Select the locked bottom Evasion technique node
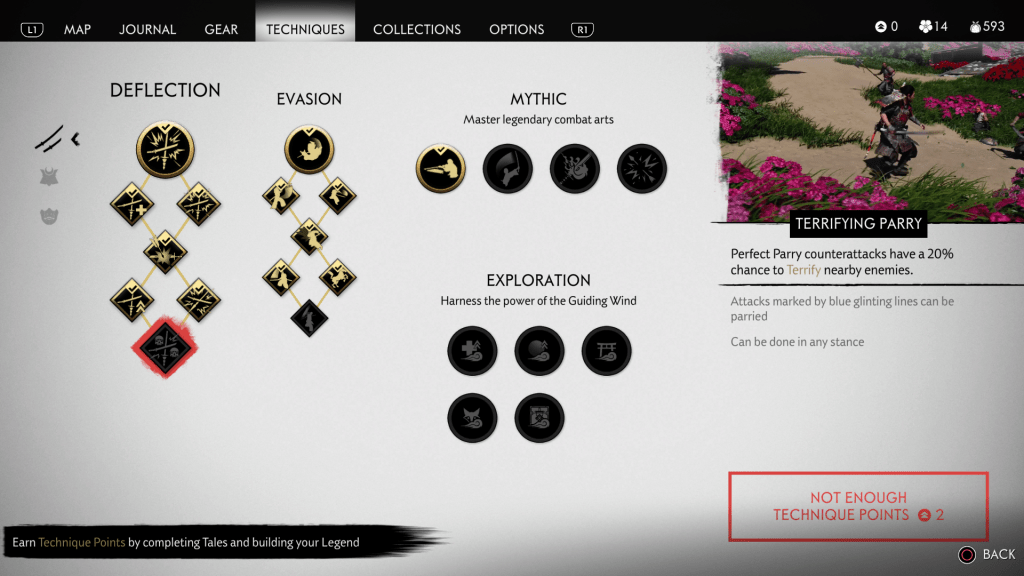Screen dimensions: 1024x576 (x=309, y=317)
